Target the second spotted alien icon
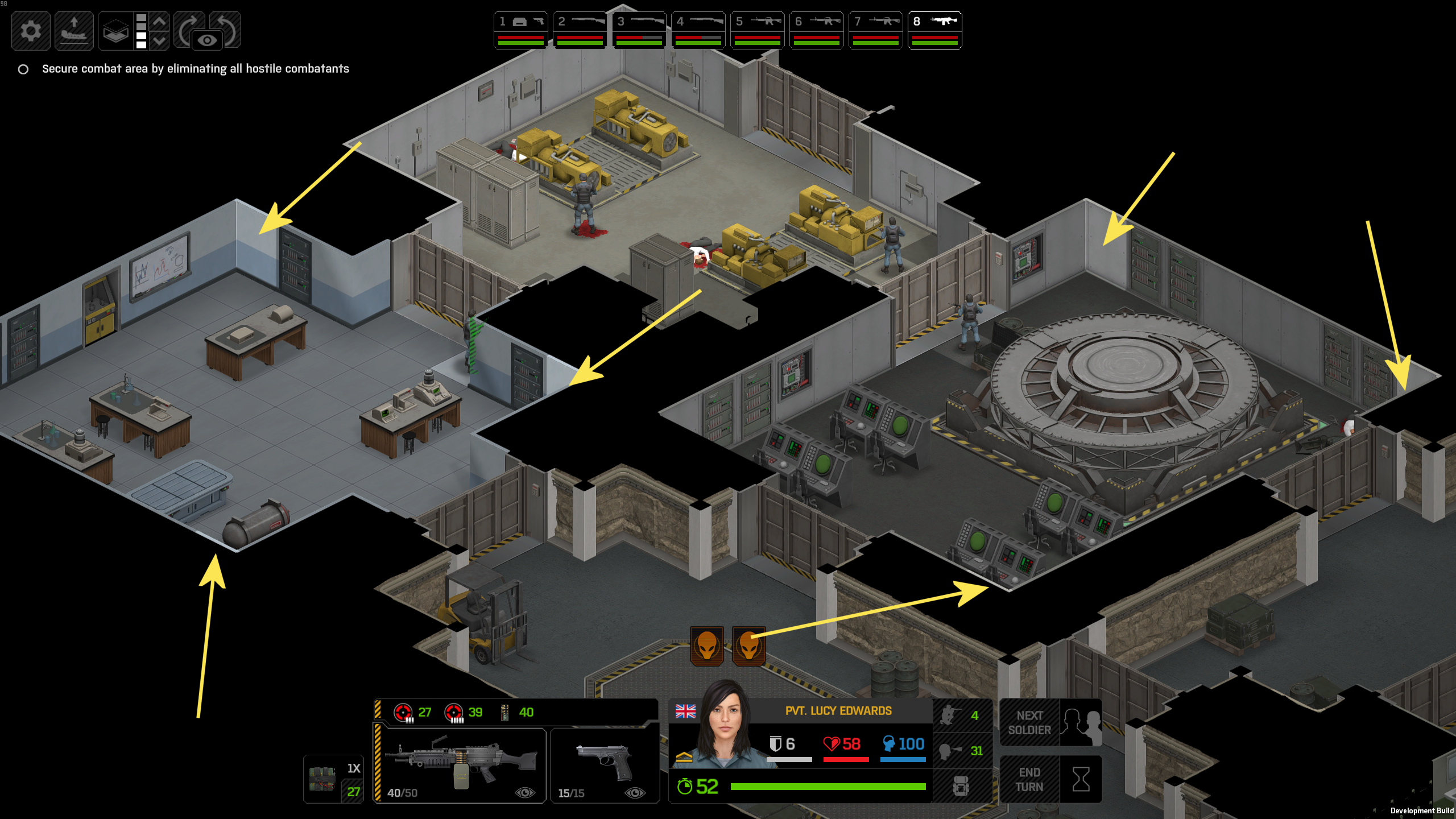Viewport: 1456px width, 819px height. [748, 646]
